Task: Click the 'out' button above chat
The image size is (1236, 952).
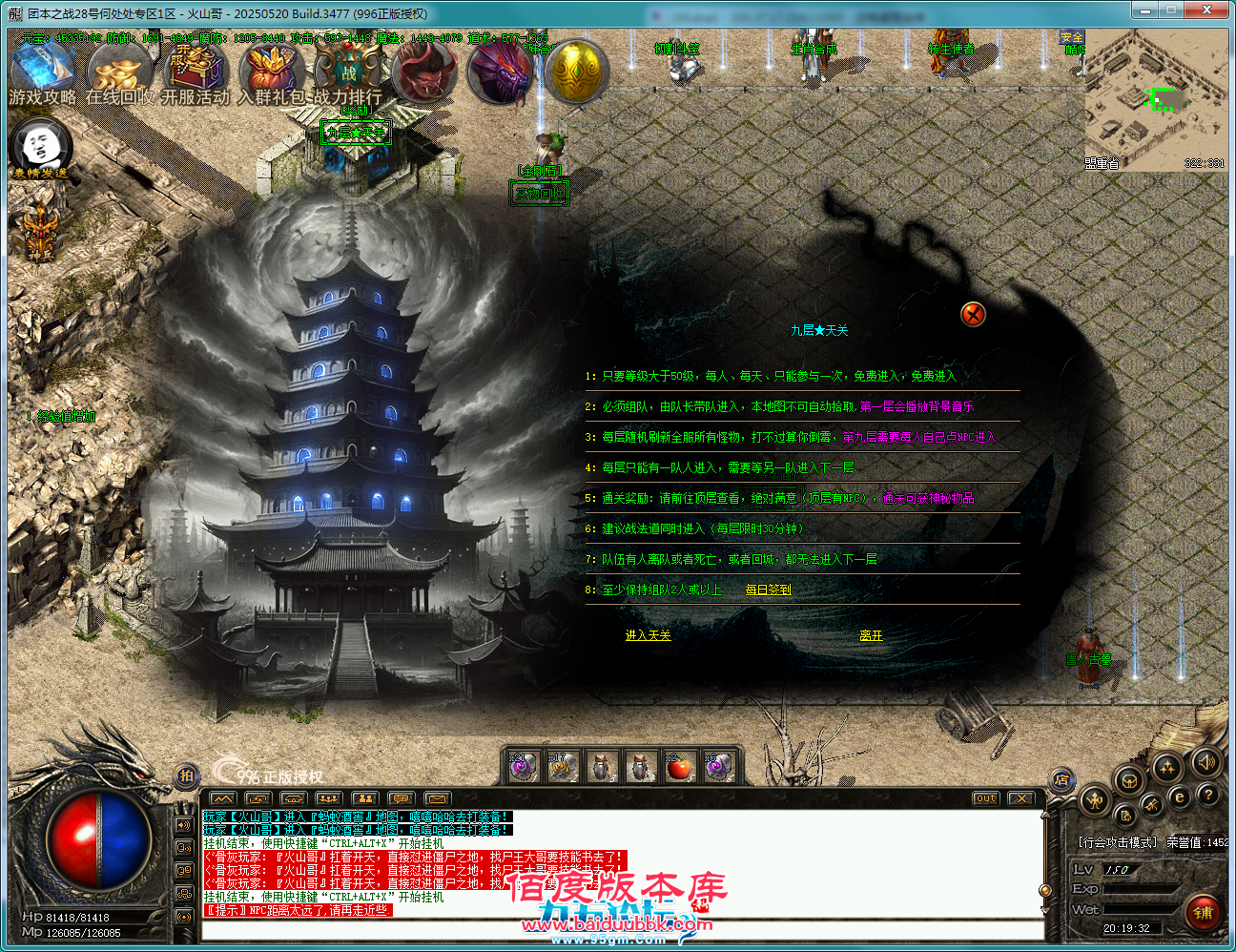Action: point(986,798)
